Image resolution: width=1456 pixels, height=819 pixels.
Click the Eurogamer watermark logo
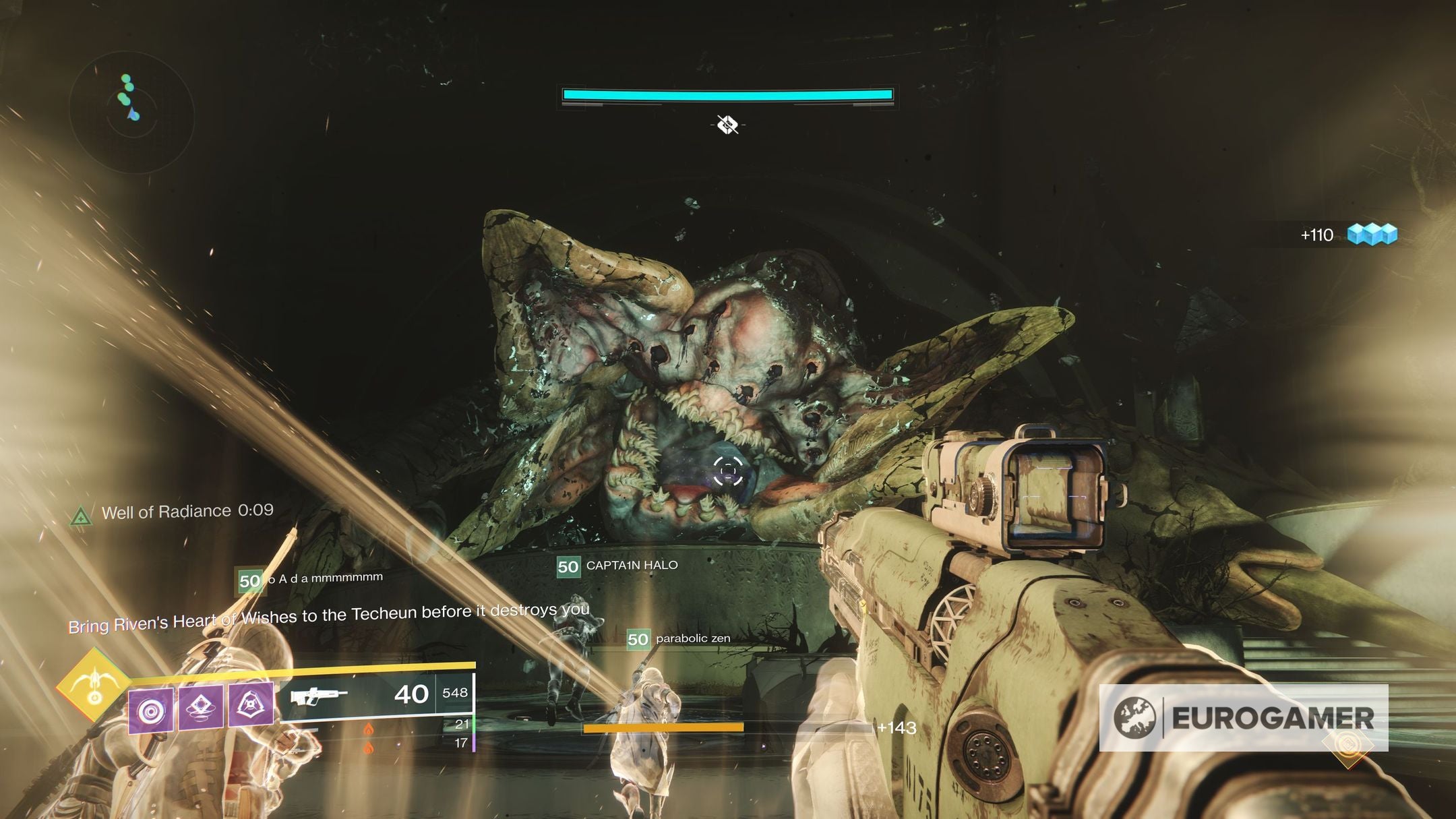[1244, 718]
